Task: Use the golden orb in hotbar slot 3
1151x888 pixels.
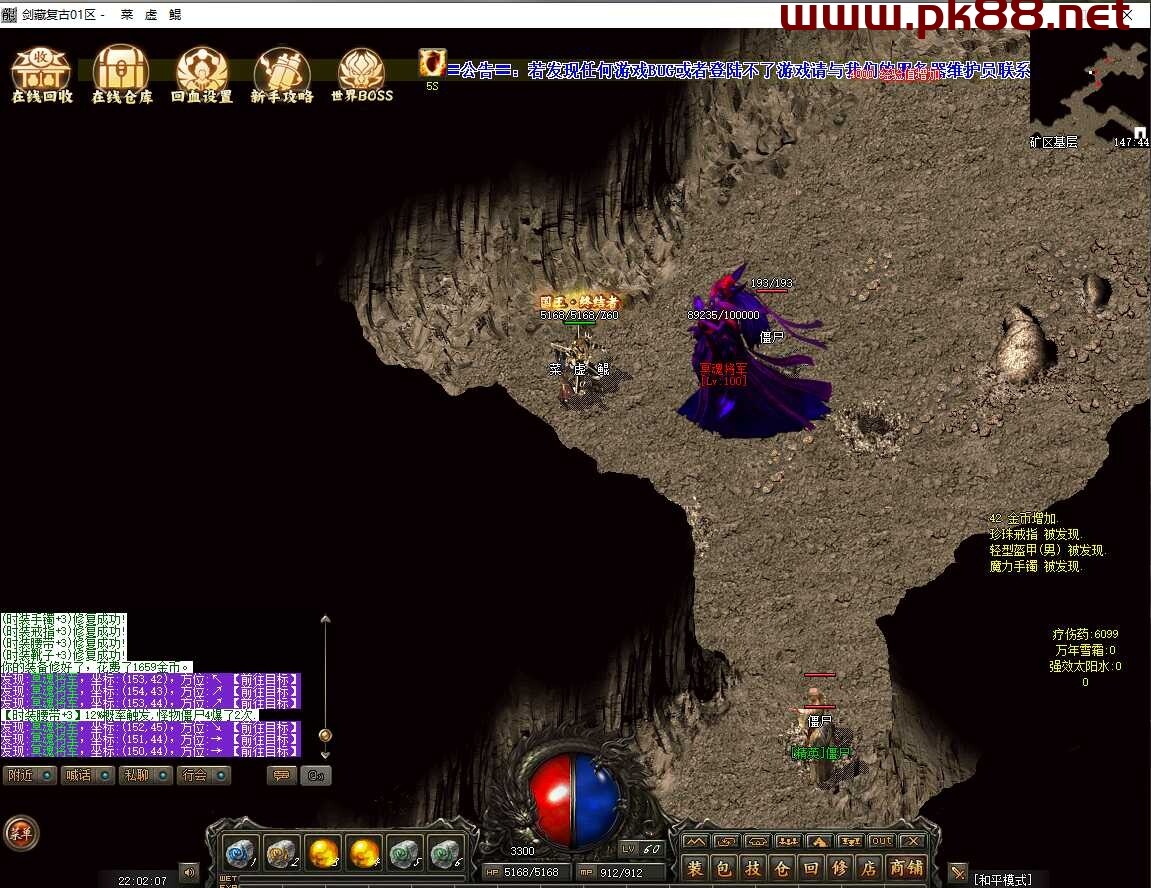Action: 322,853
